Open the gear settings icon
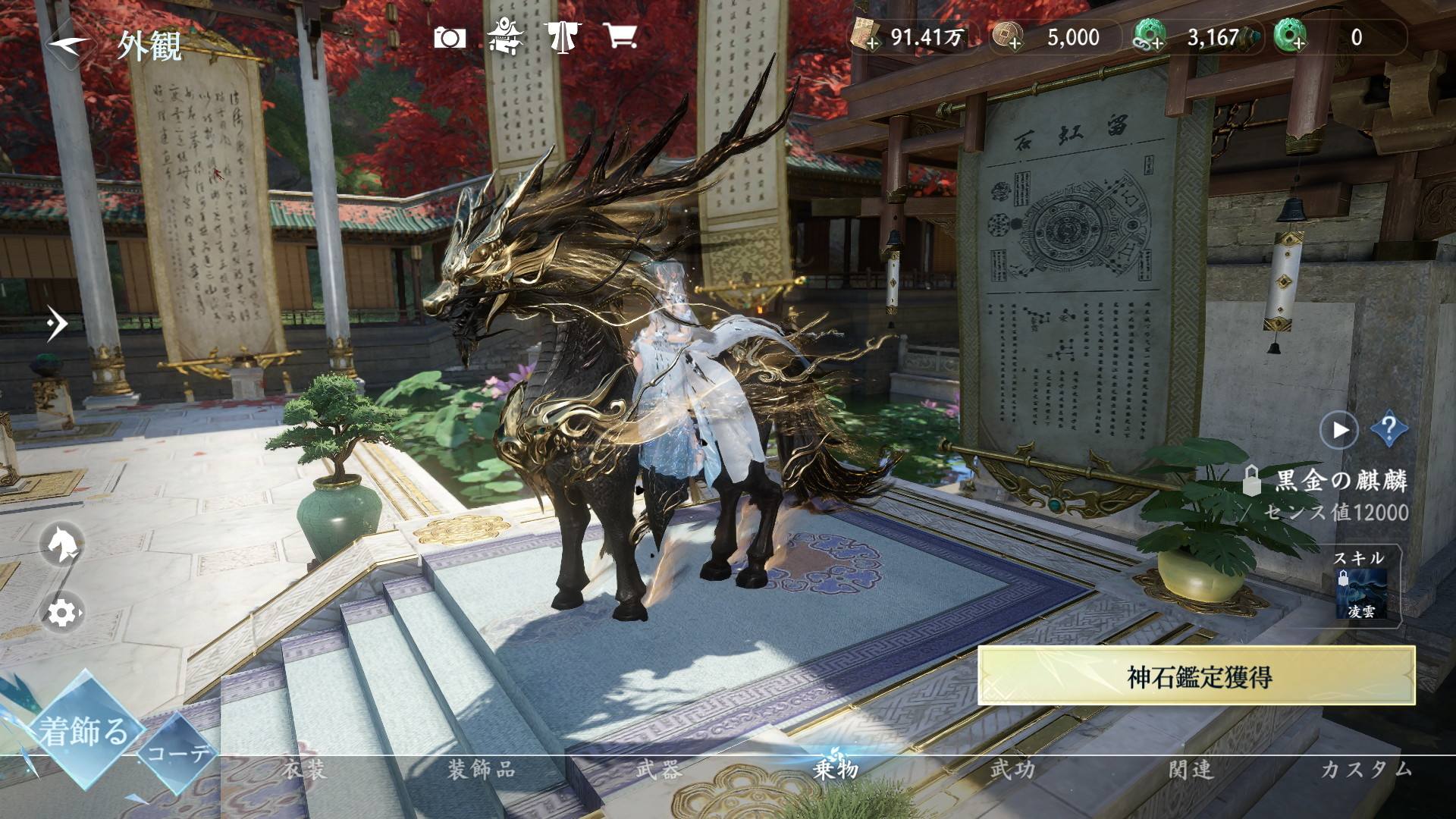Screen dimensions: 1456x819 (62, 612)
